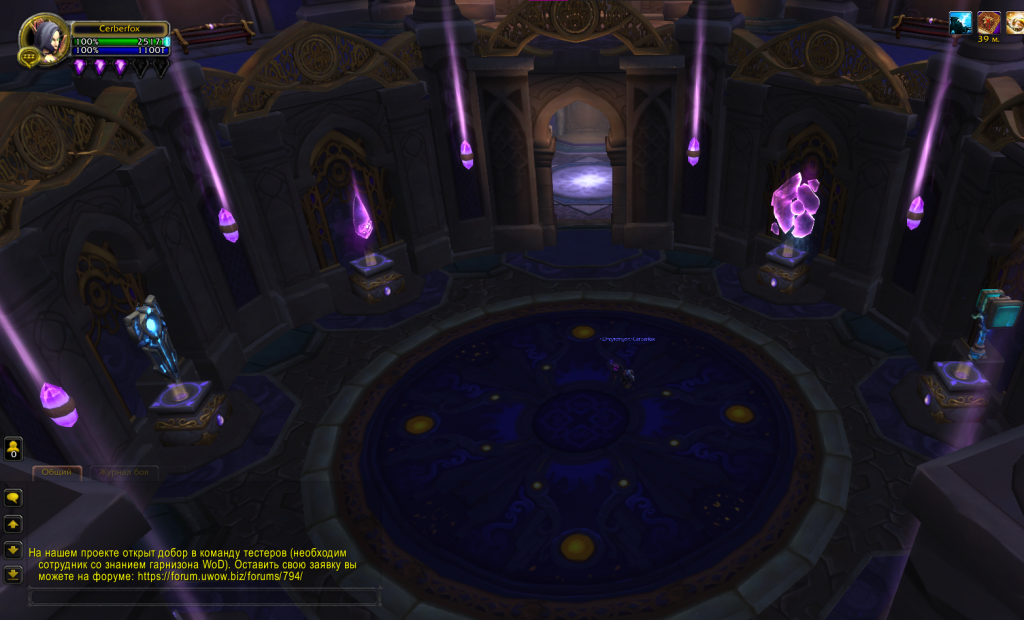Viewport: 1024px width, 620px height.
Task: Click the golden swirl buff icon
Action: click(1014, 23)
